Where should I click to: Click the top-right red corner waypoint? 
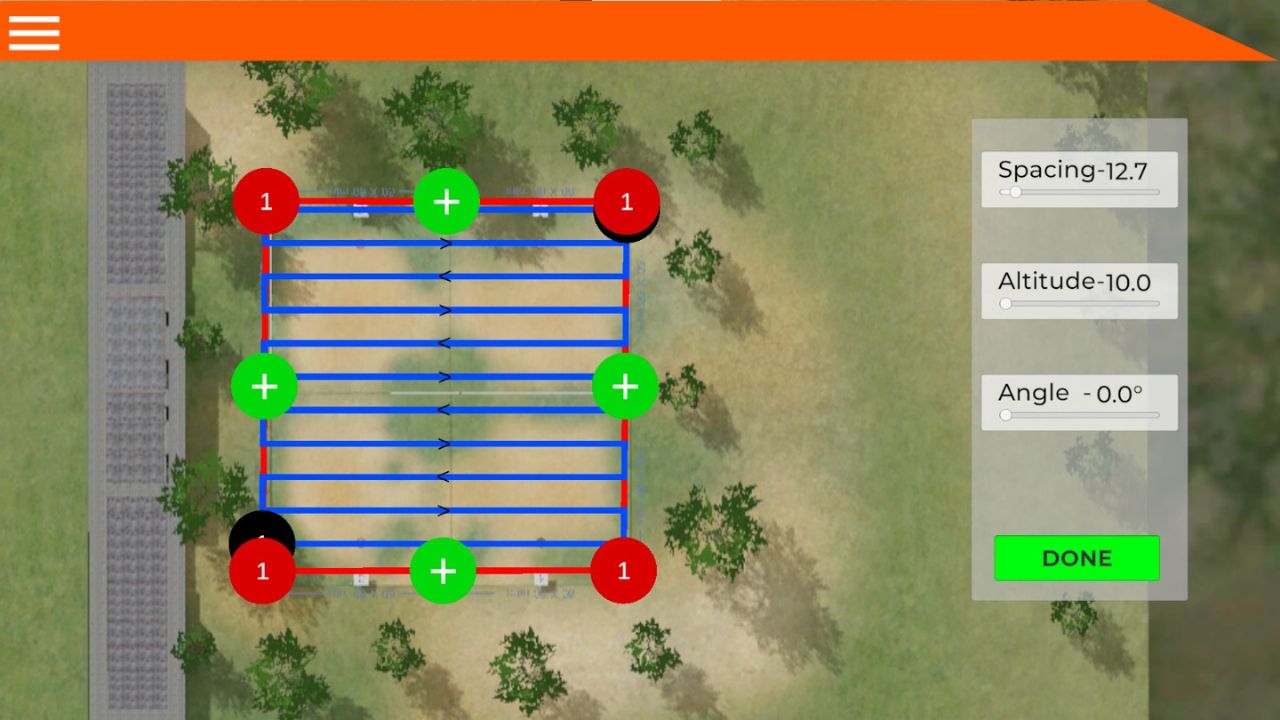(x=626, y=201)
